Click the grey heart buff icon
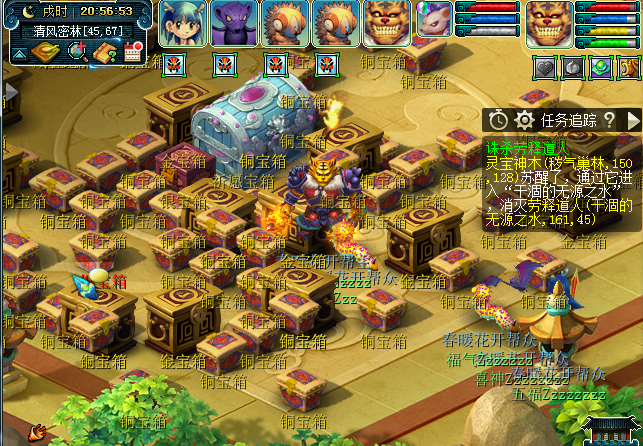Image resolution: width=643 pixels, height=446 pixels. pos(545,68)
